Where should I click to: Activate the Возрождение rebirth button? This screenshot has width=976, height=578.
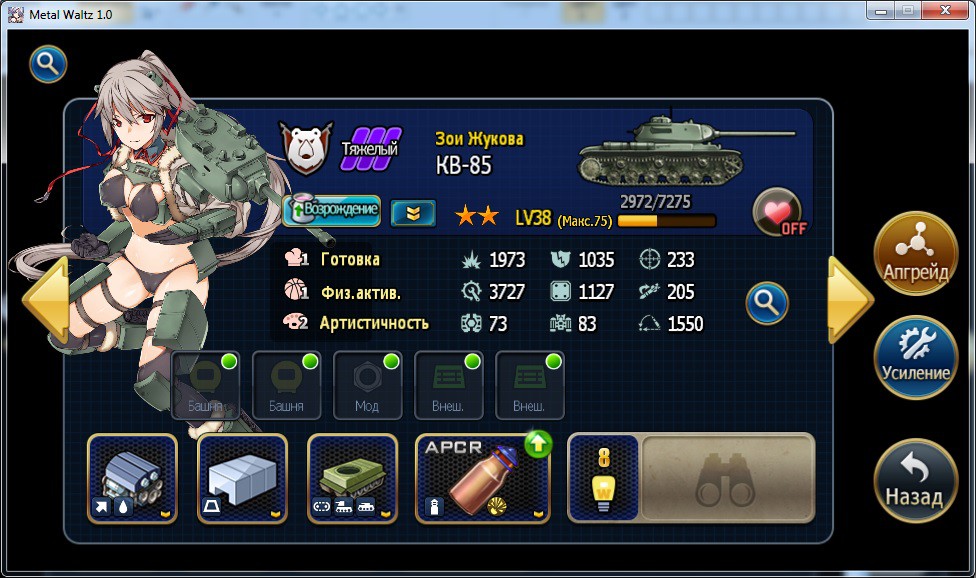(332, 210)
